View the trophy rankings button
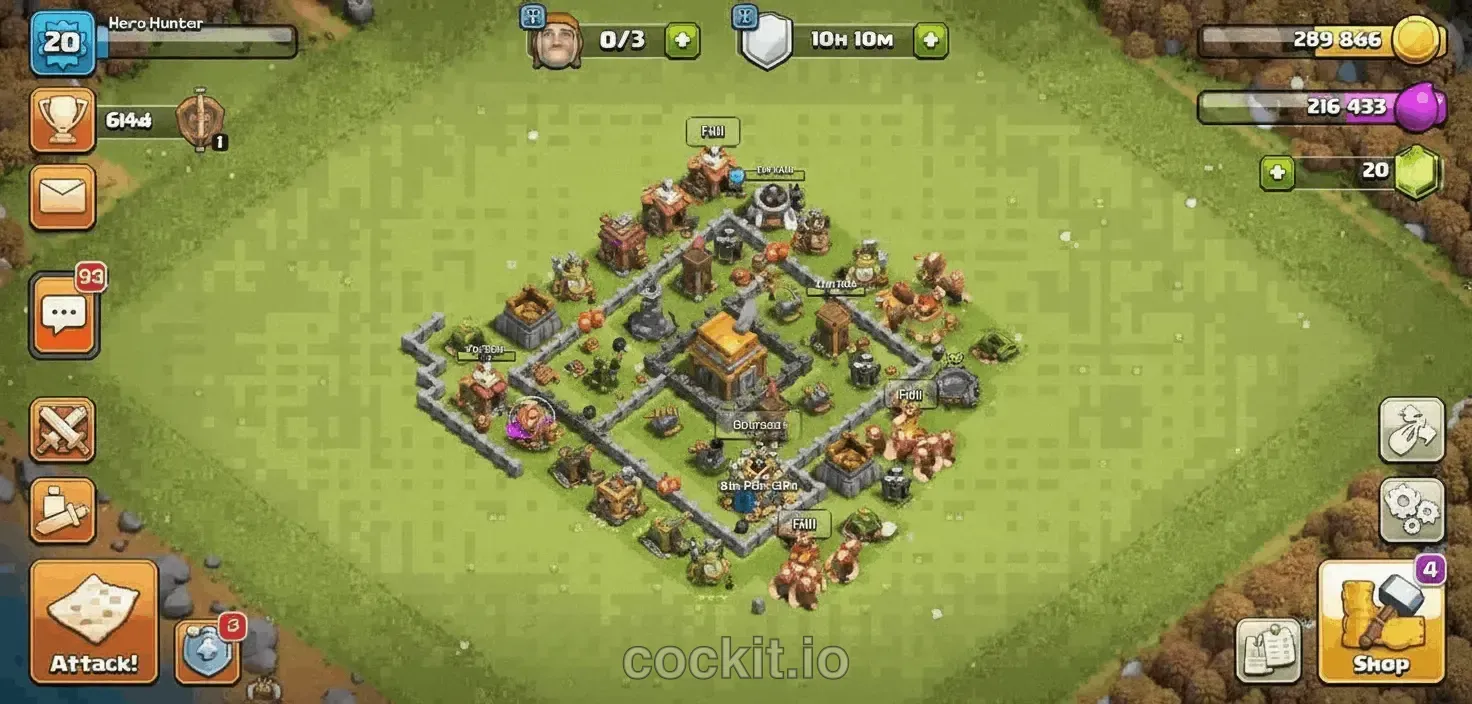The image size is (1472, 704). click(63, 120)
